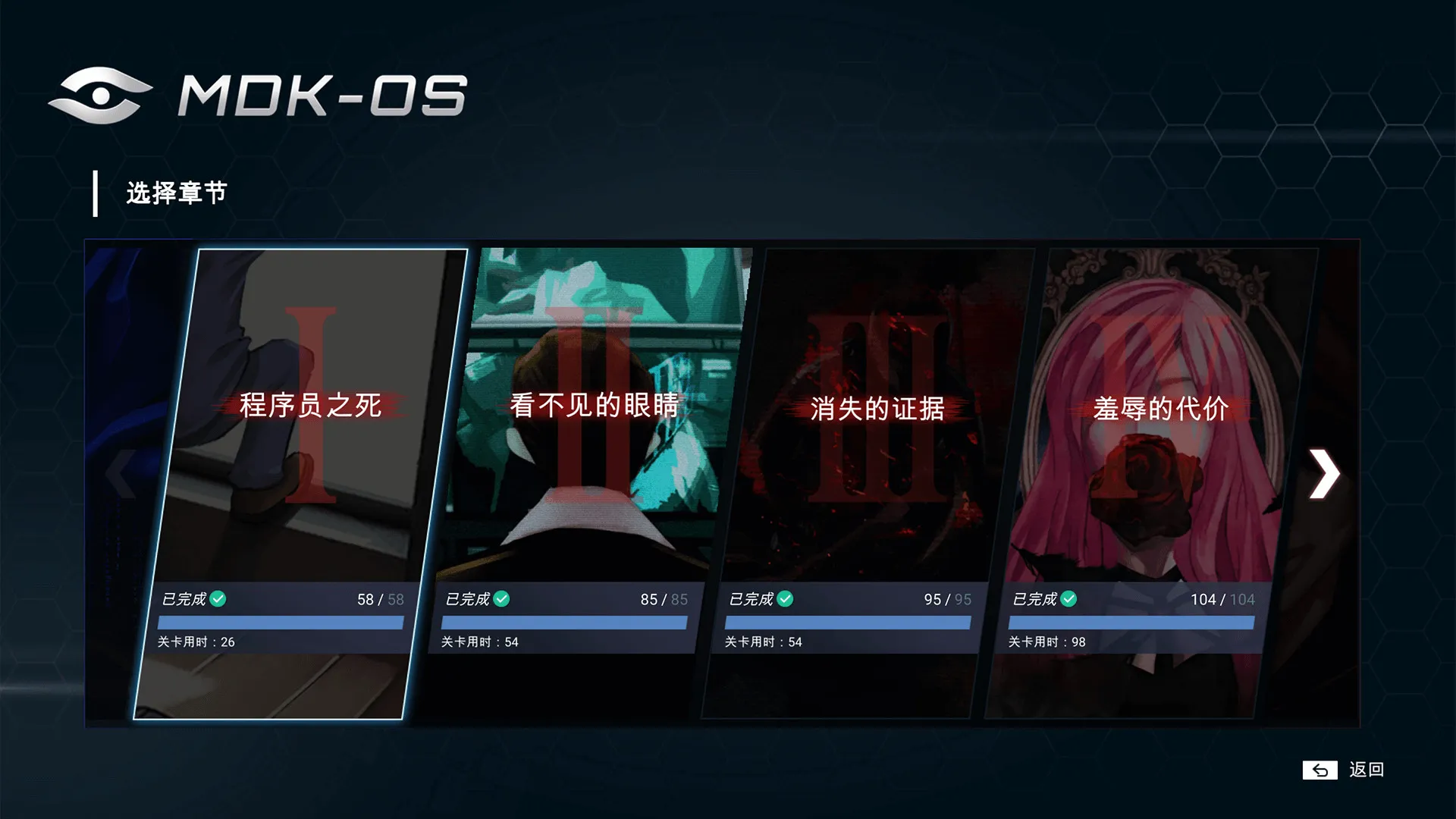Click the left navigation chevron

click(x=121, y=474)
